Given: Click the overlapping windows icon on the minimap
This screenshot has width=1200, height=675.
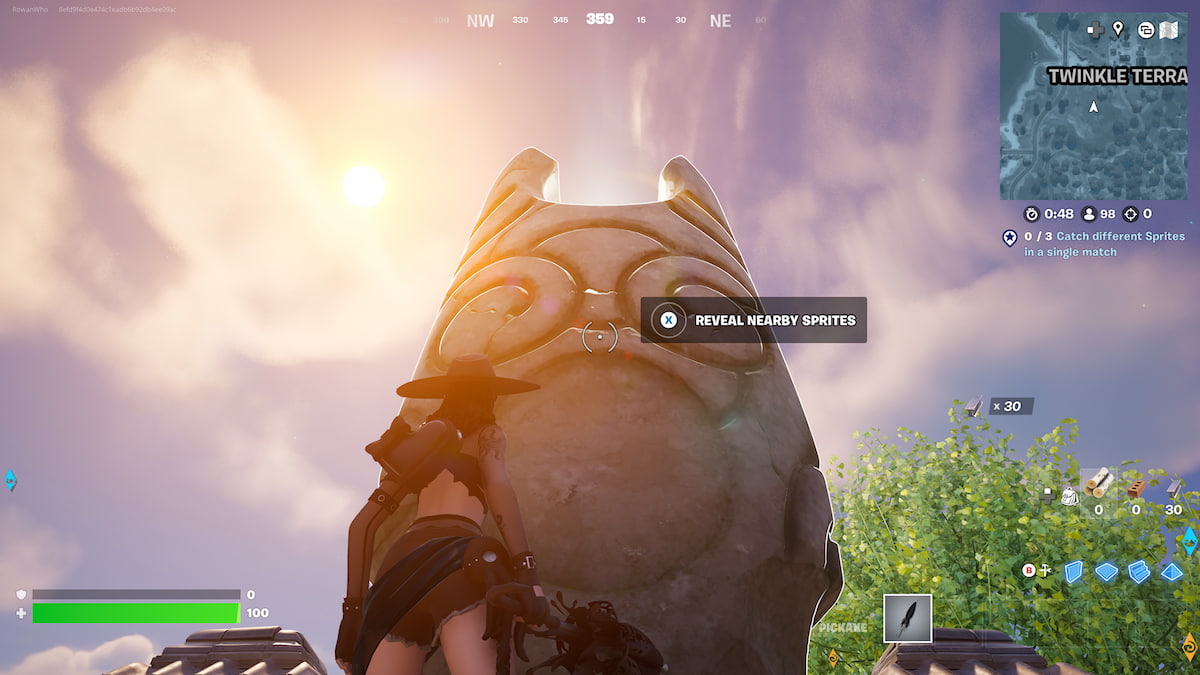Looking at the screenshot, I should [1145, 30].
